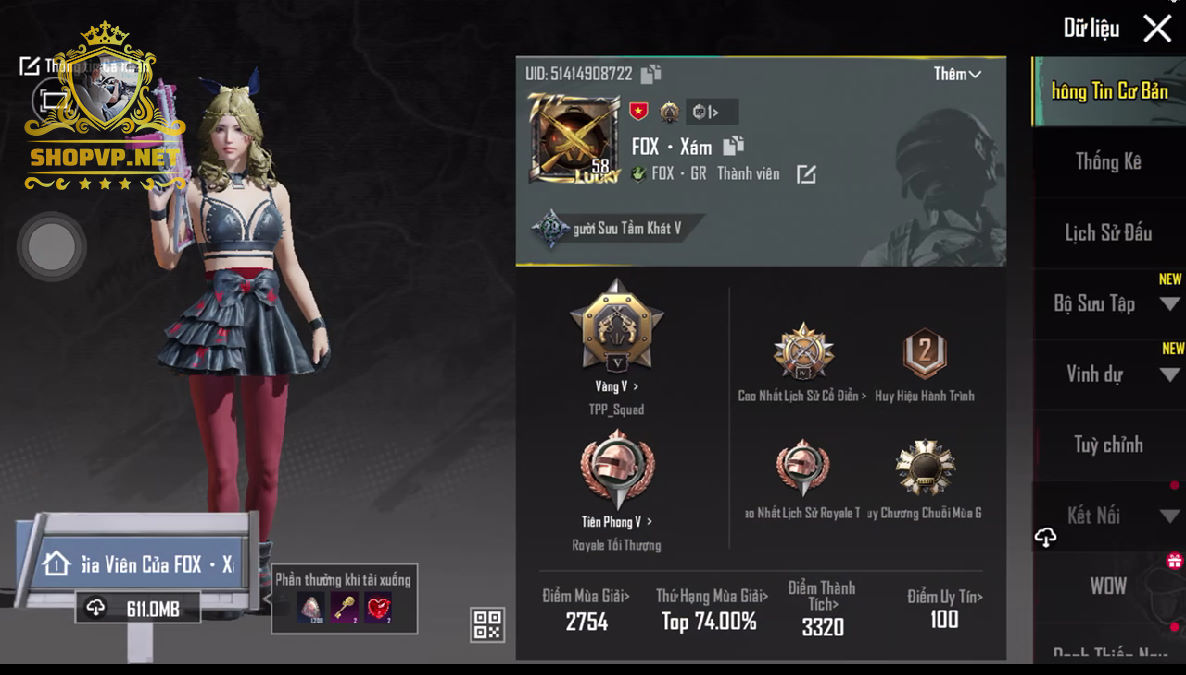Show Thứ Hạng Mùa Giải ranking

click(x=708, y=609)
